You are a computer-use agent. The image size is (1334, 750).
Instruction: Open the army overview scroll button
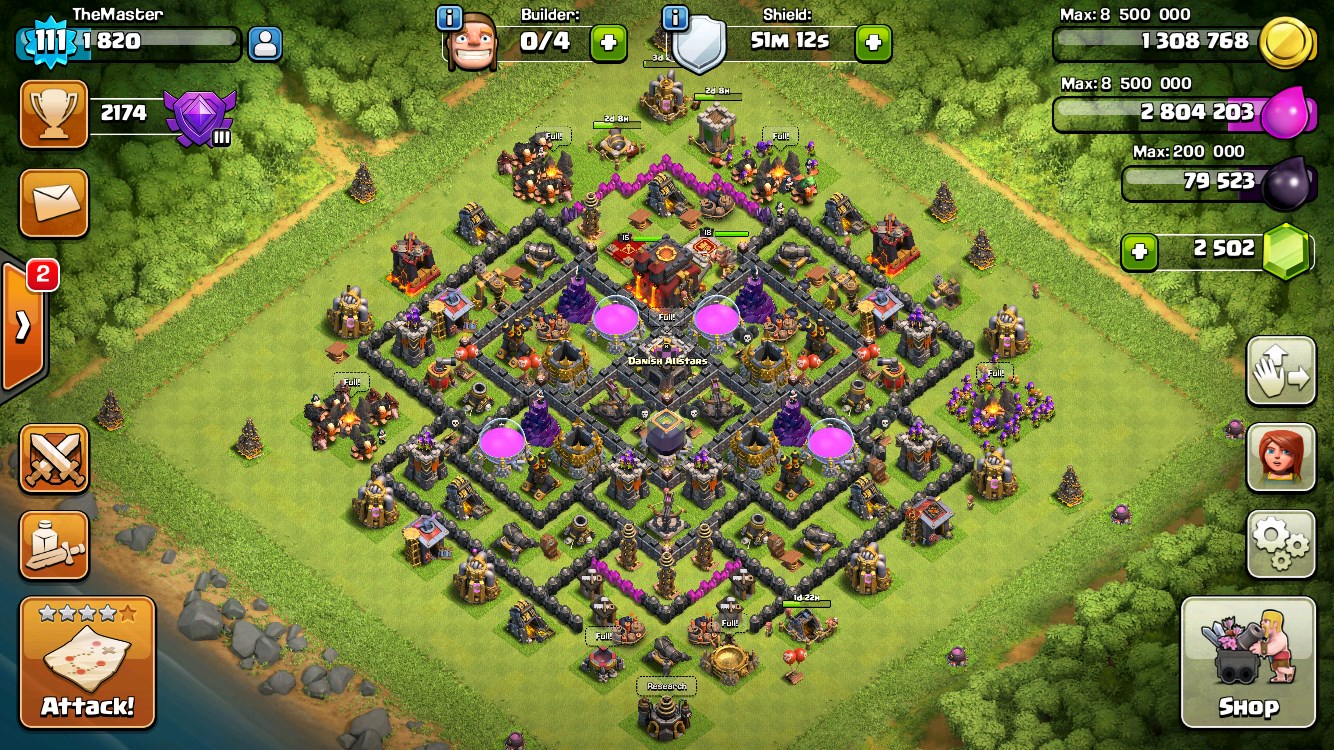[x=54, y=545]
